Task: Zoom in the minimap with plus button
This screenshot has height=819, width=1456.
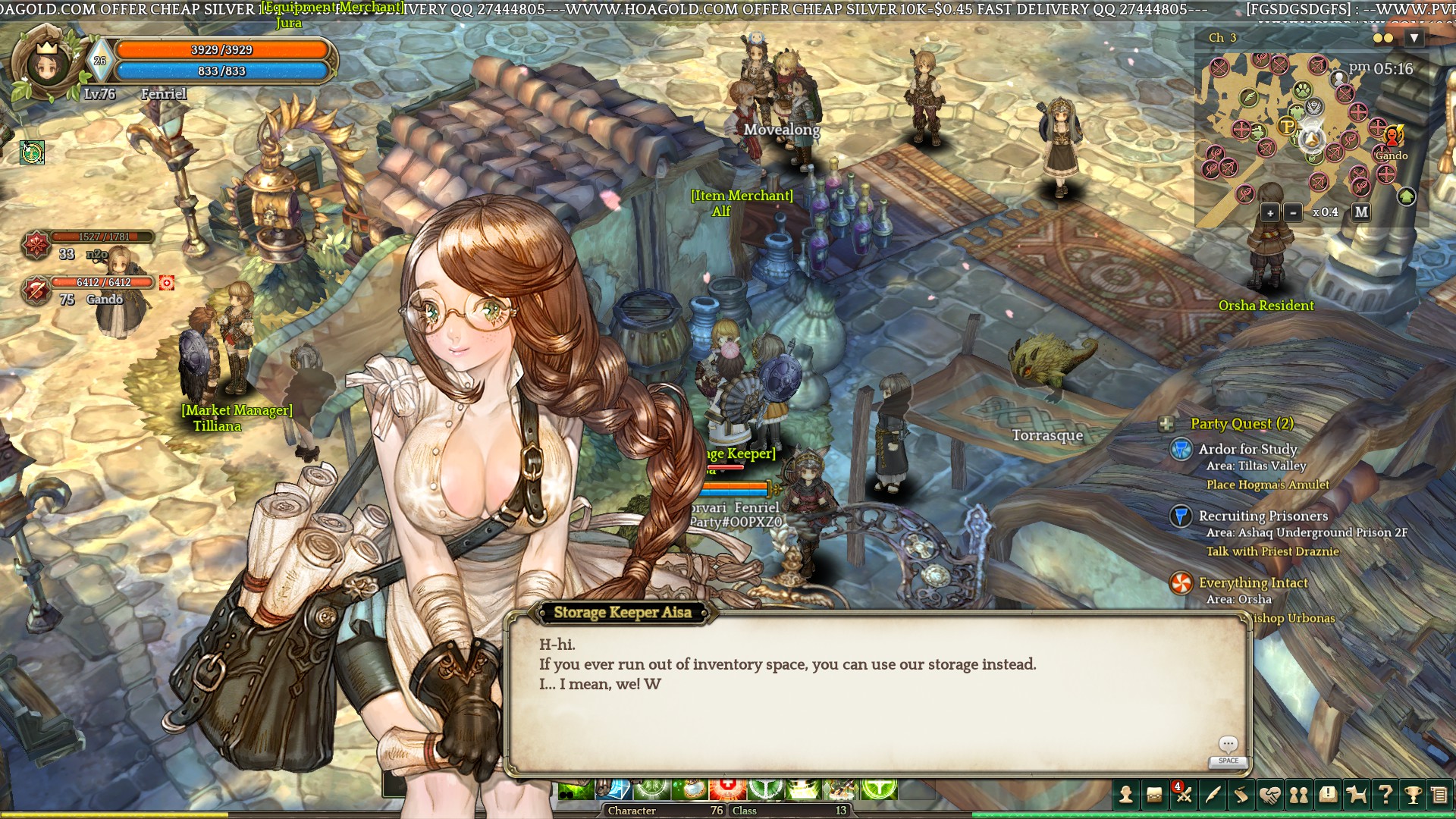Action: 1270,212
